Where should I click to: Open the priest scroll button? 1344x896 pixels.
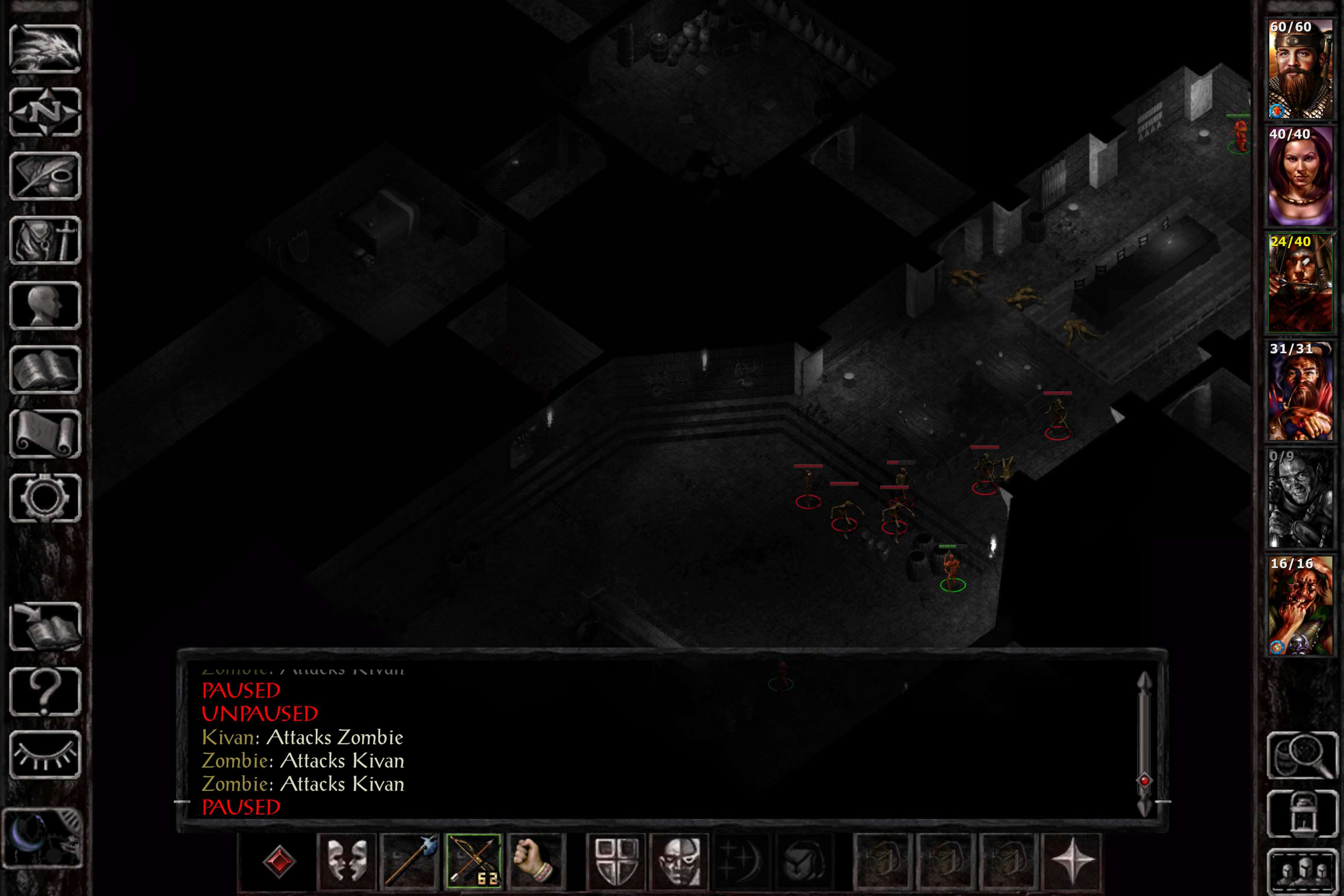click(45, 433)
